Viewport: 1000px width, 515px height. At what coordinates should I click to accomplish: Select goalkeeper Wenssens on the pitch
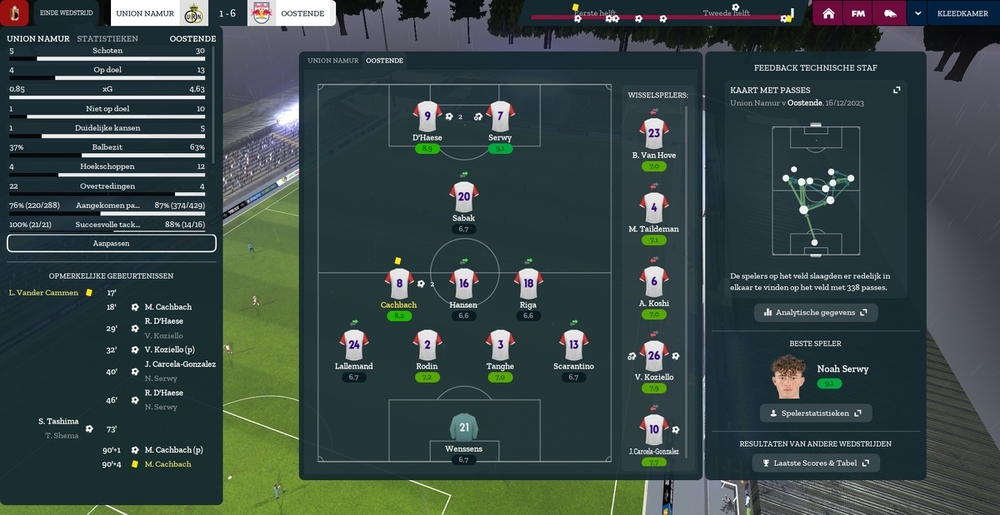pyautogui.click(x=464, y=430)
